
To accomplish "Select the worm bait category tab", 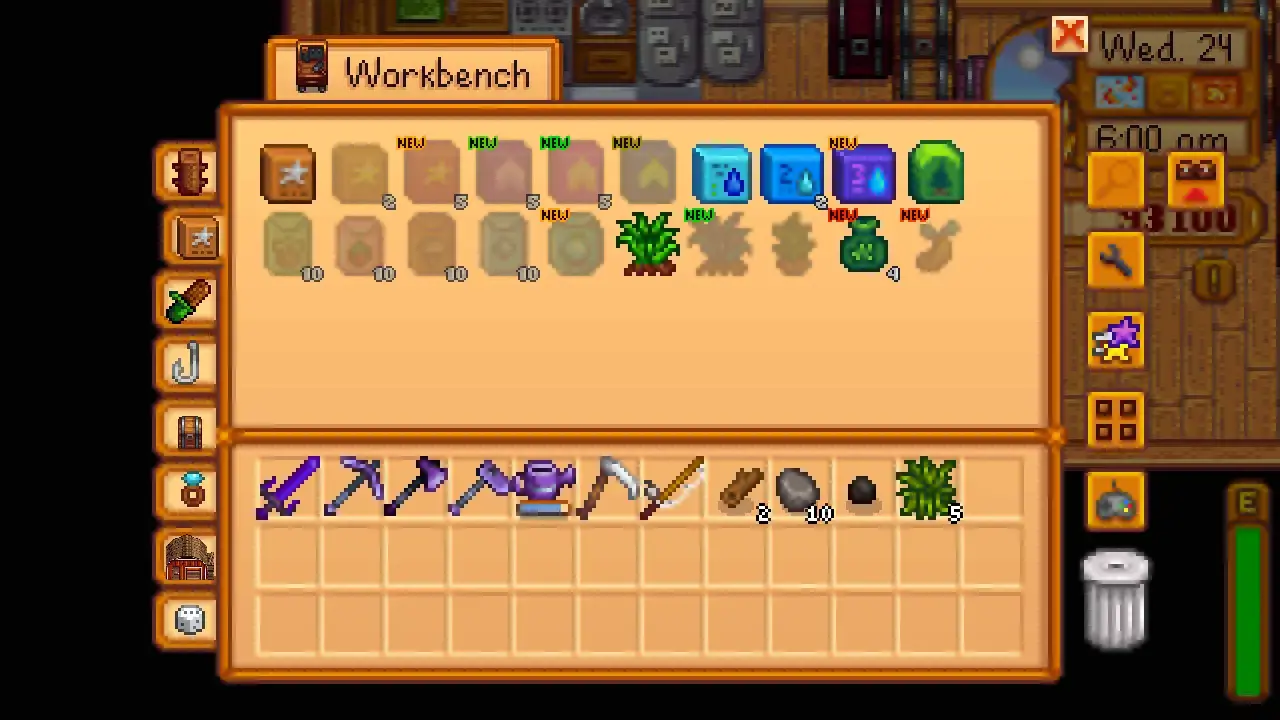I will tap(189, 302).
